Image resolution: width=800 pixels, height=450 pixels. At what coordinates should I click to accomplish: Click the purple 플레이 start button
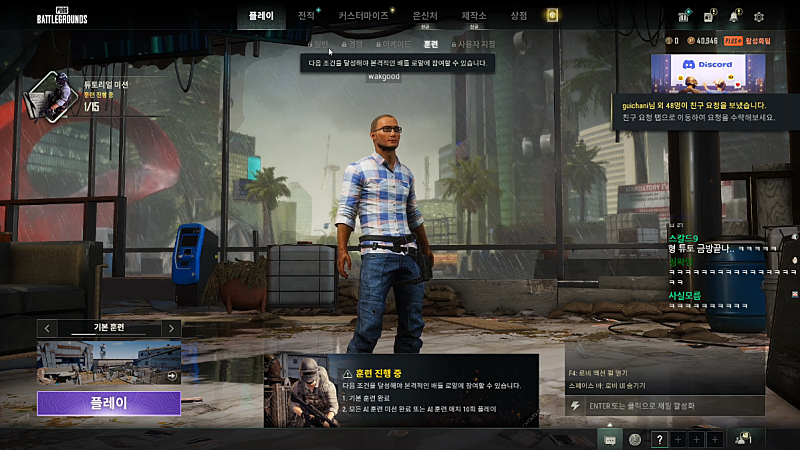click(x=109, y=403)
